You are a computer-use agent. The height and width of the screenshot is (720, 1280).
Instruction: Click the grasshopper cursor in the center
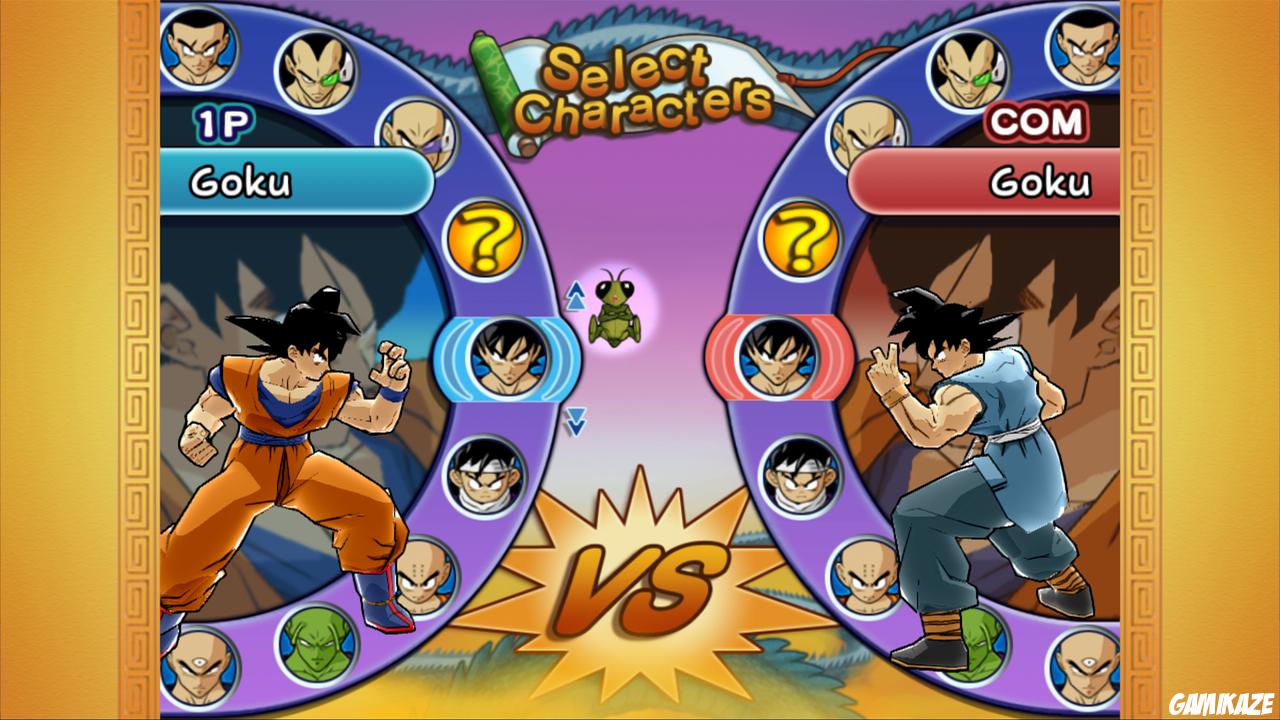pyautogui.click(x=614, y=307)
